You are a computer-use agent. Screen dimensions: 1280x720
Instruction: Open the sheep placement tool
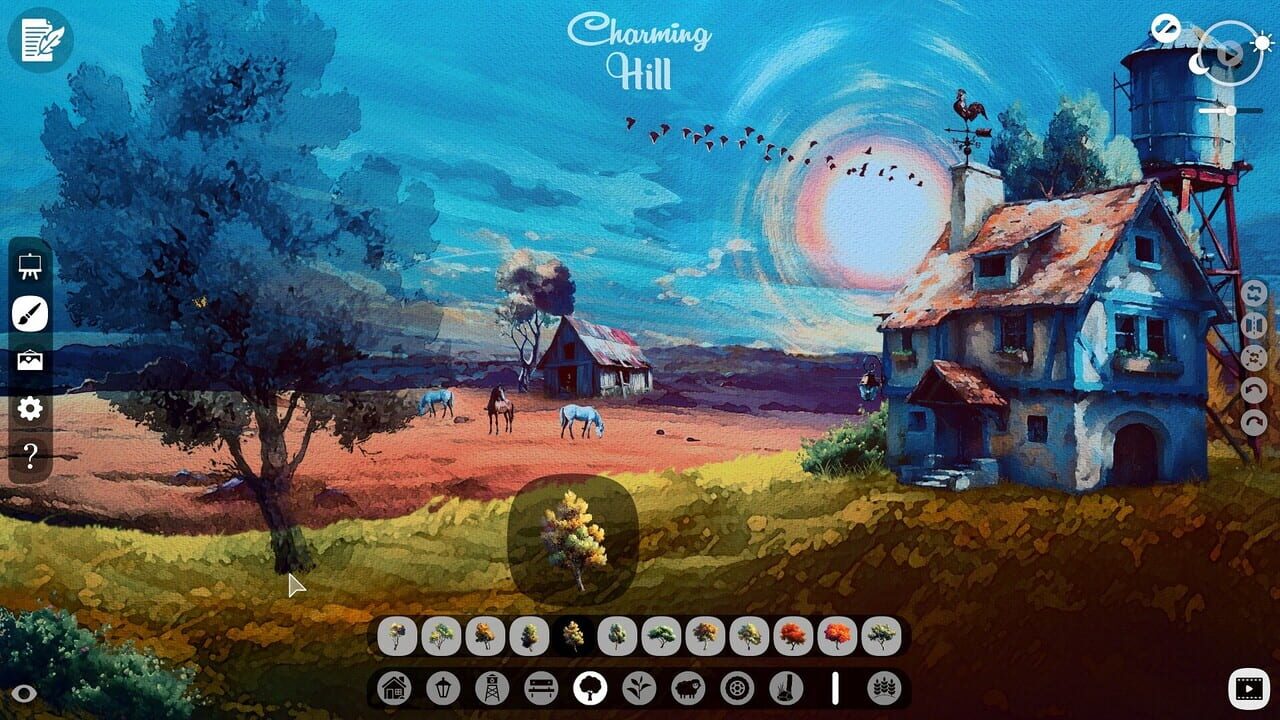[x=686, y=688]
